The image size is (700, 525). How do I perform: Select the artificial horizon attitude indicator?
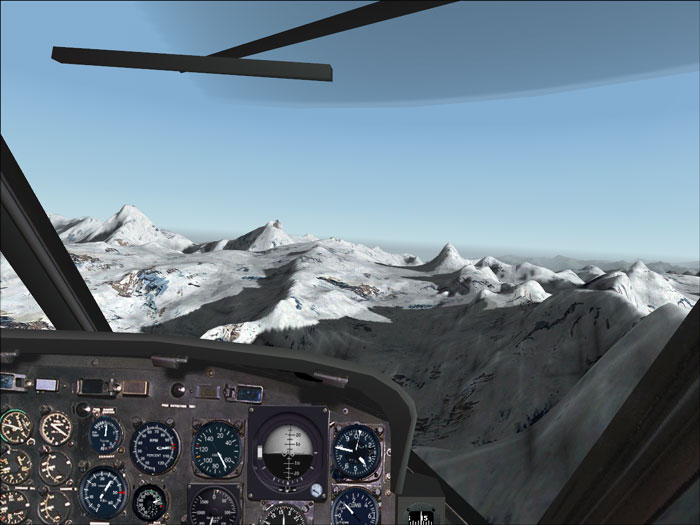(x=287, y=452)
